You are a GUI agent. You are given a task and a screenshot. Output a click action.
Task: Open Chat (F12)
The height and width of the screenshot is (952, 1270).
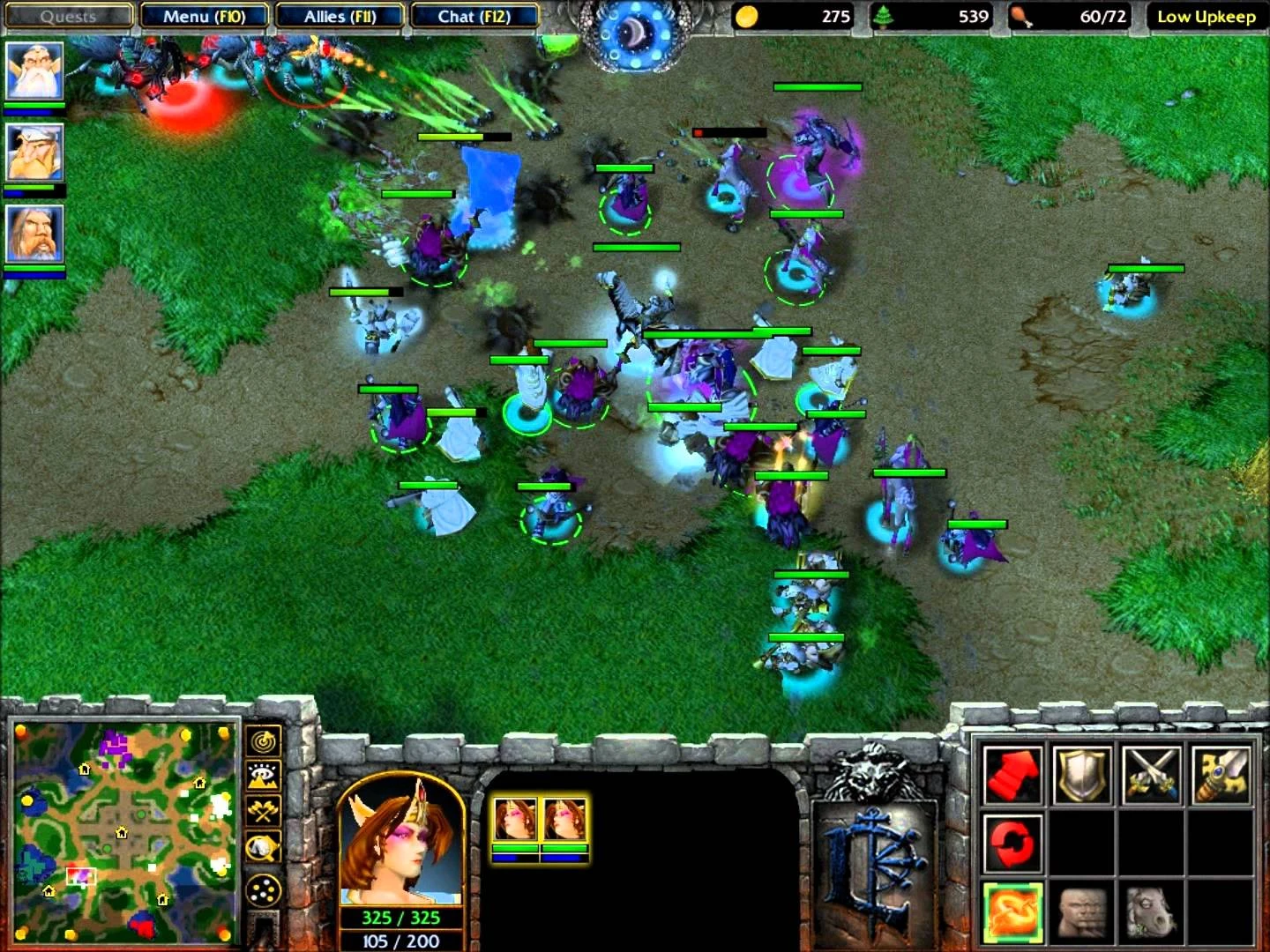coord(474,16)
